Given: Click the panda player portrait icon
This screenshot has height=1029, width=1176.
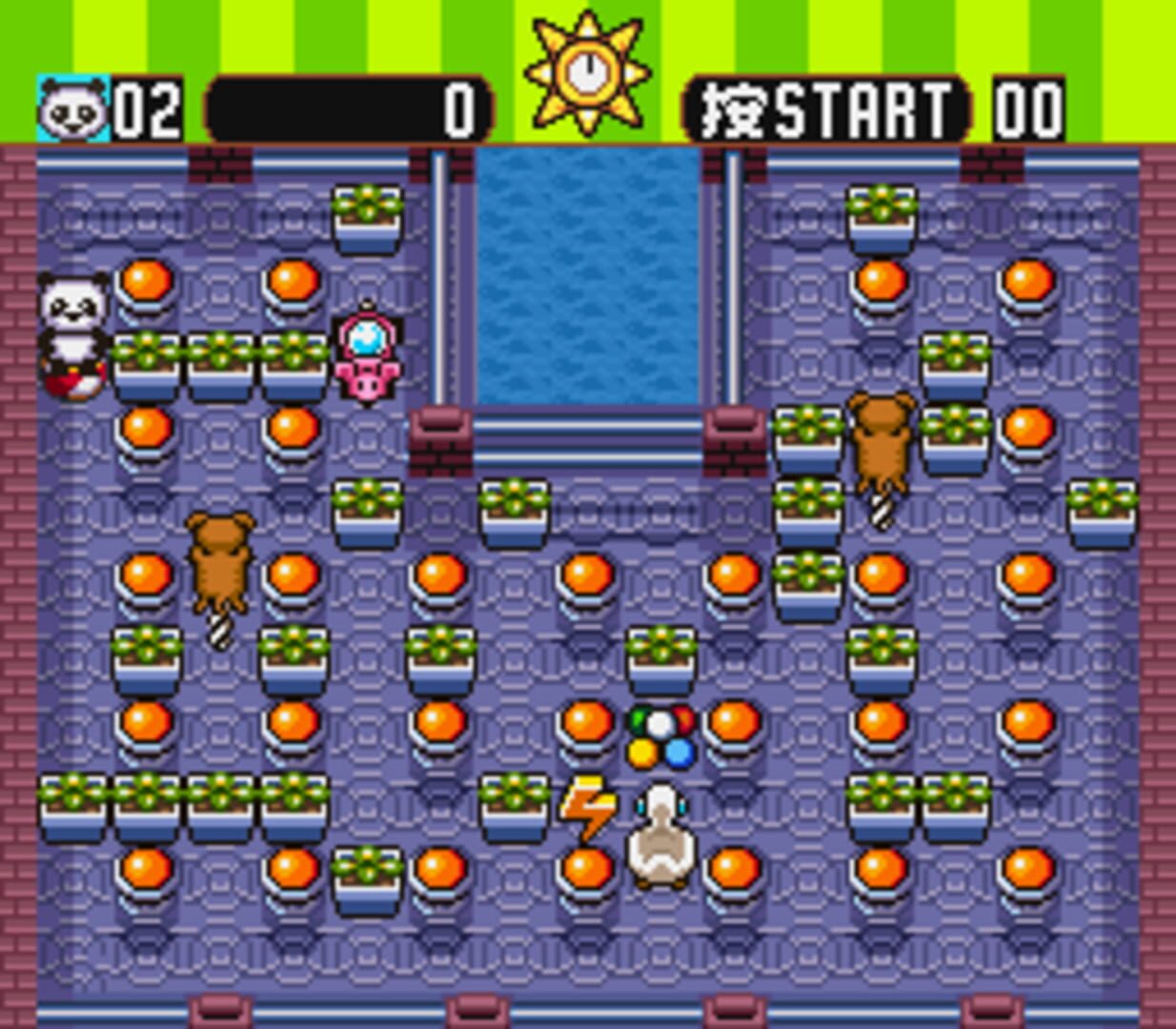Looking at the screenshot, I should point(73,110).
